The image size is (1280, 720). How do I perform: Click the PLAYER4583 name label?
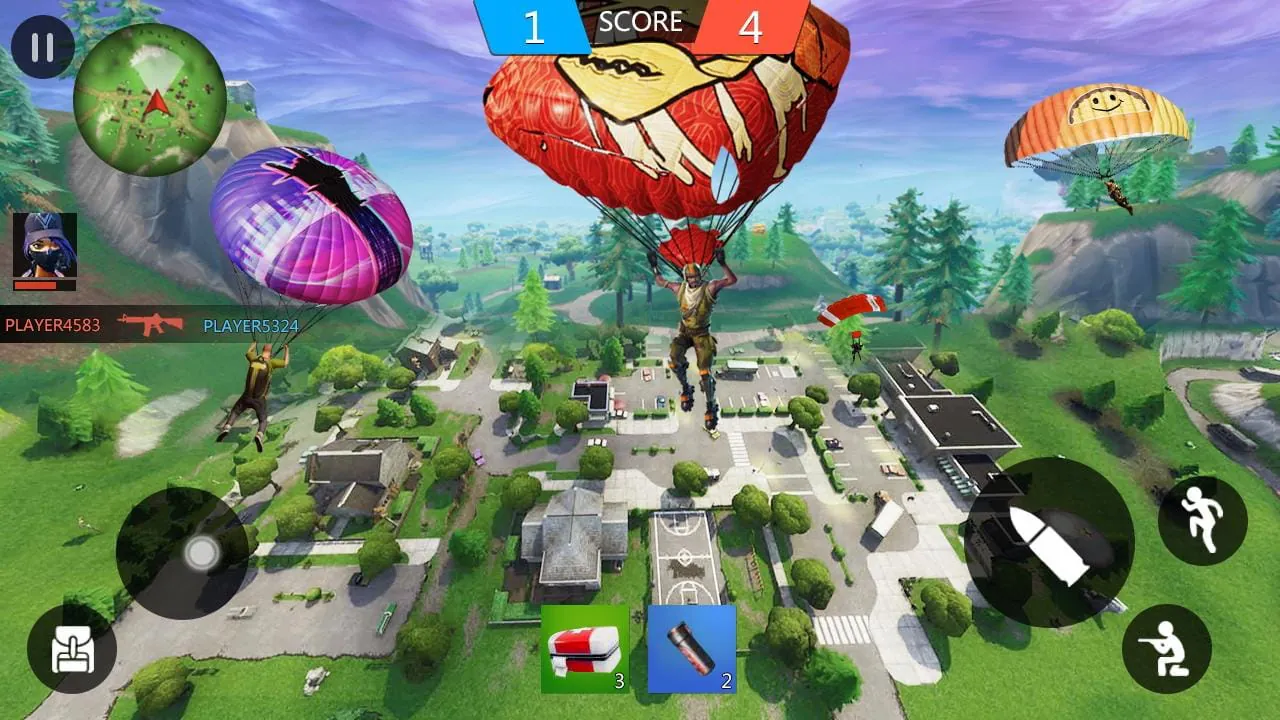51,325
